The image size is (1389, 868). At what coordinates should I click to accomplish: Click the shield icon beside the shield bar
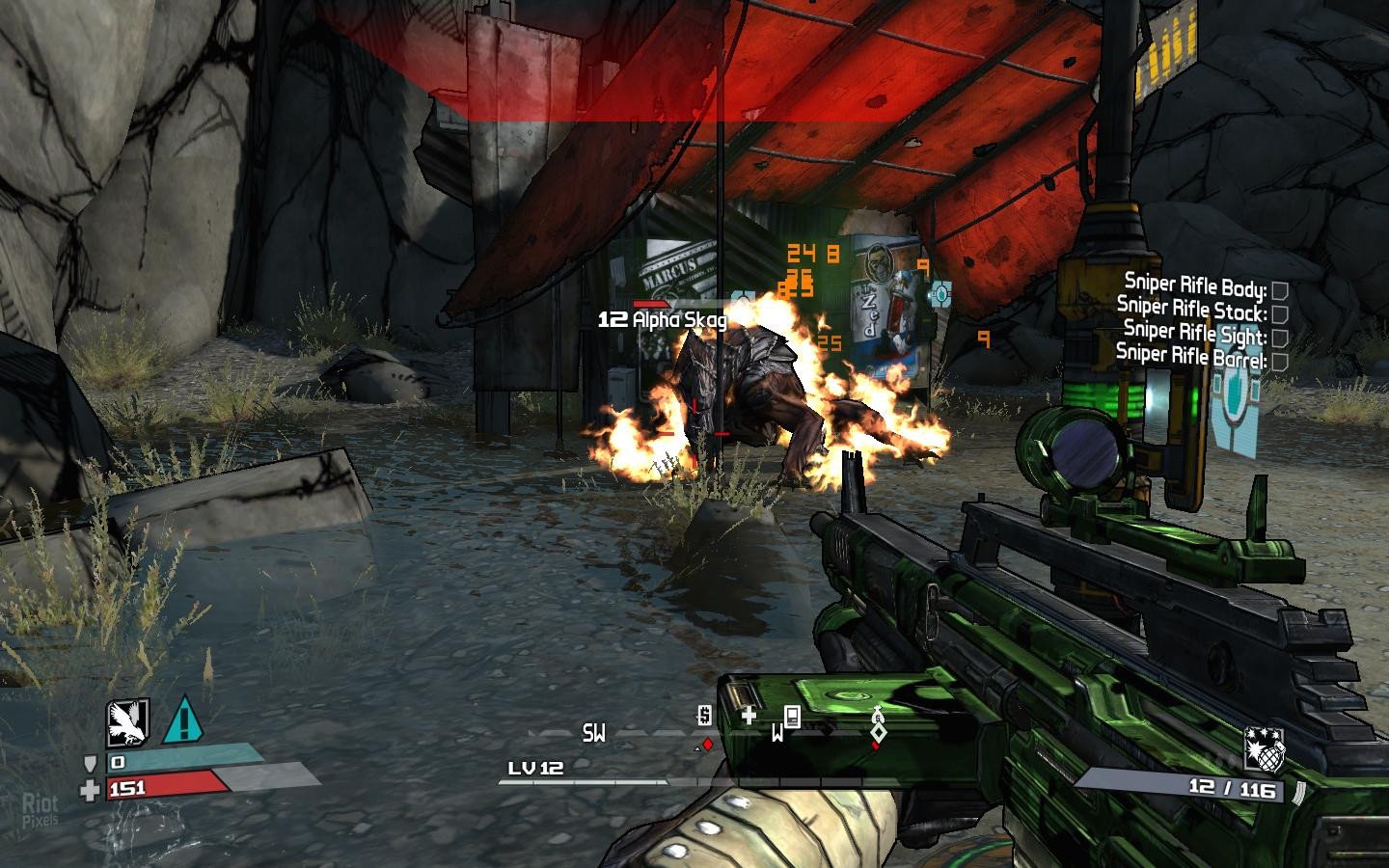pos(91,763)
